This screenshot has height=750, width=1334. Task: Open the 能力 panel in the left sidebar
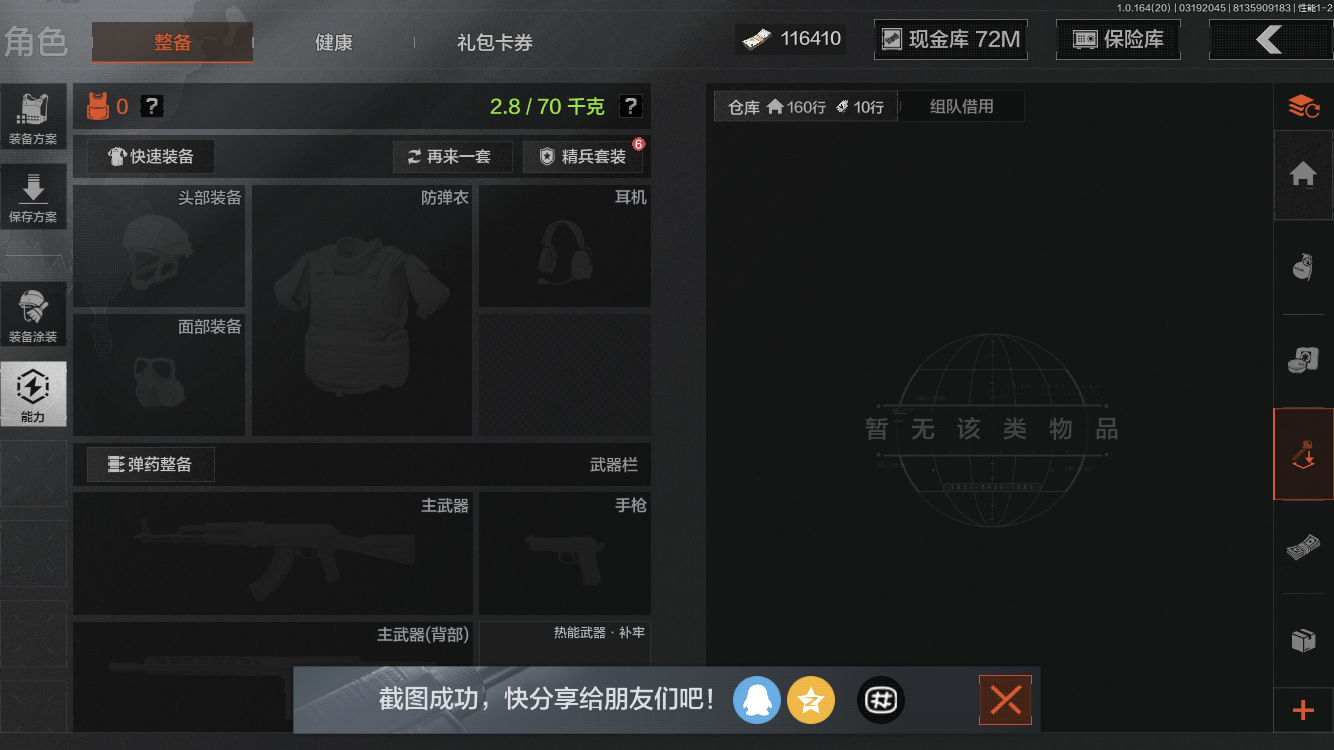tap(34, 393)
